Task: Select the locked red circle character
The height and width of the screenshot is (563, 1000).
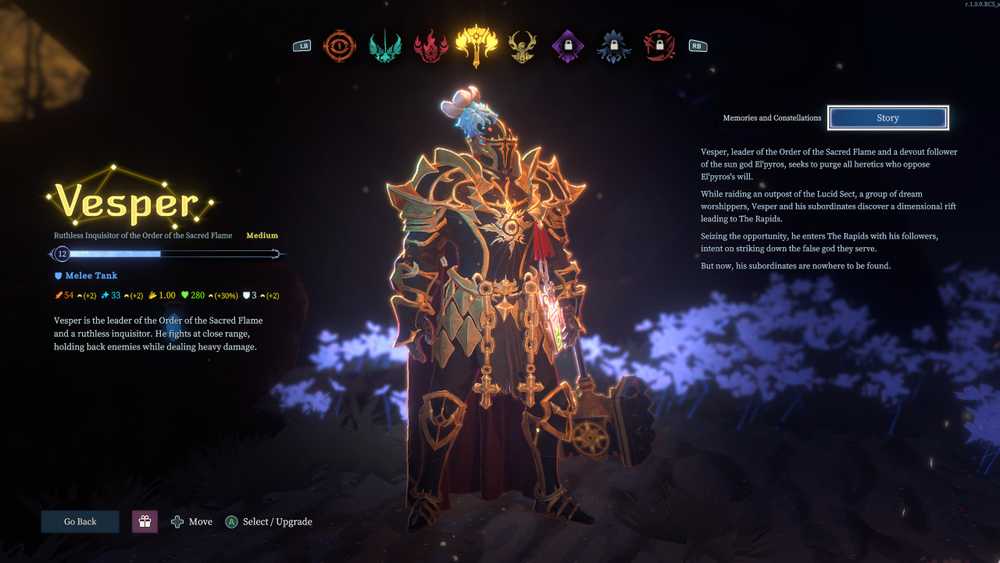Action: (x=658, y=45)
